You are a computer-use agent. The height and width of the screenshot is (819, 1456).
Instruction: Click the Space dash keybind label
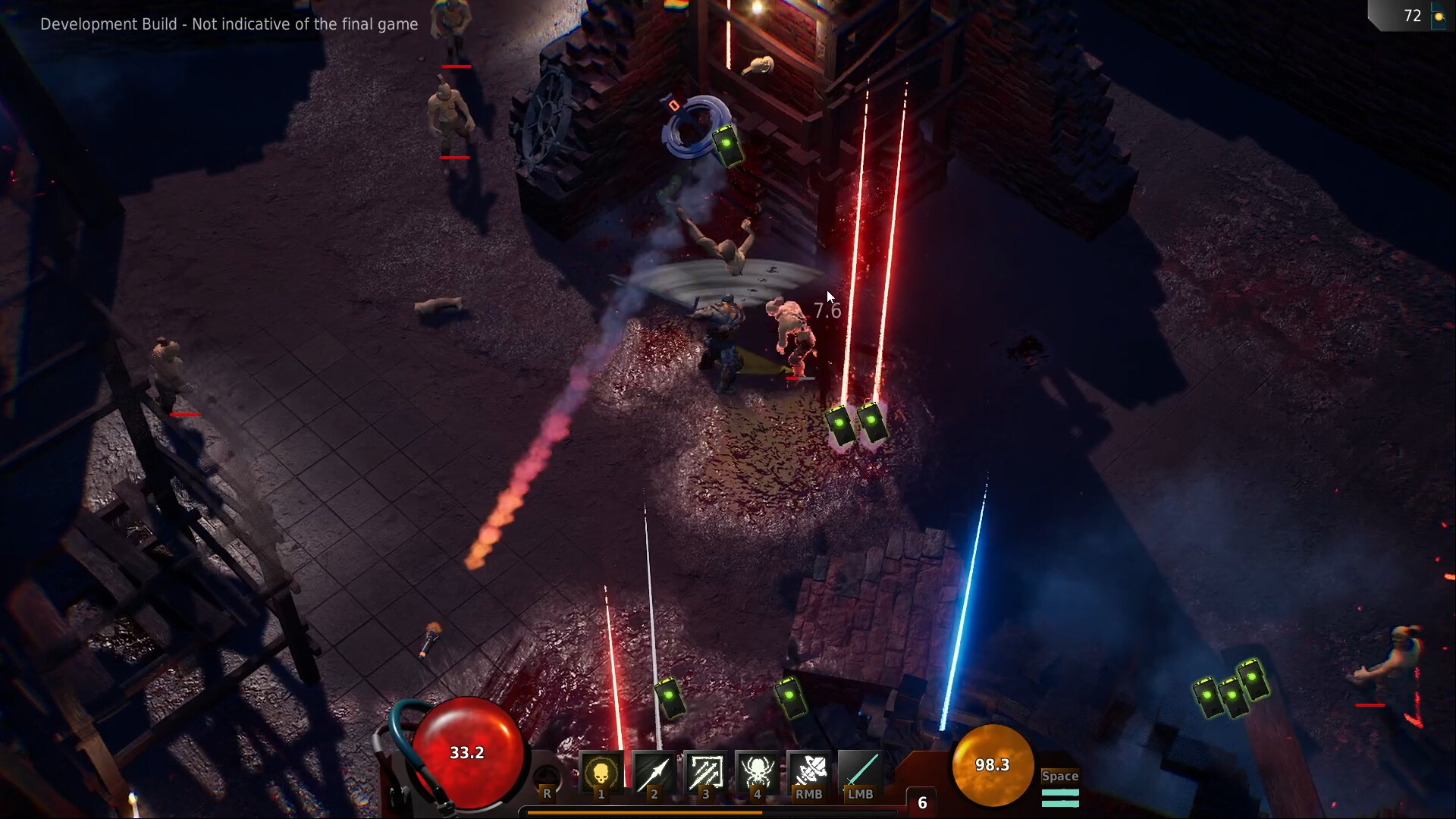pos(1059,776)
